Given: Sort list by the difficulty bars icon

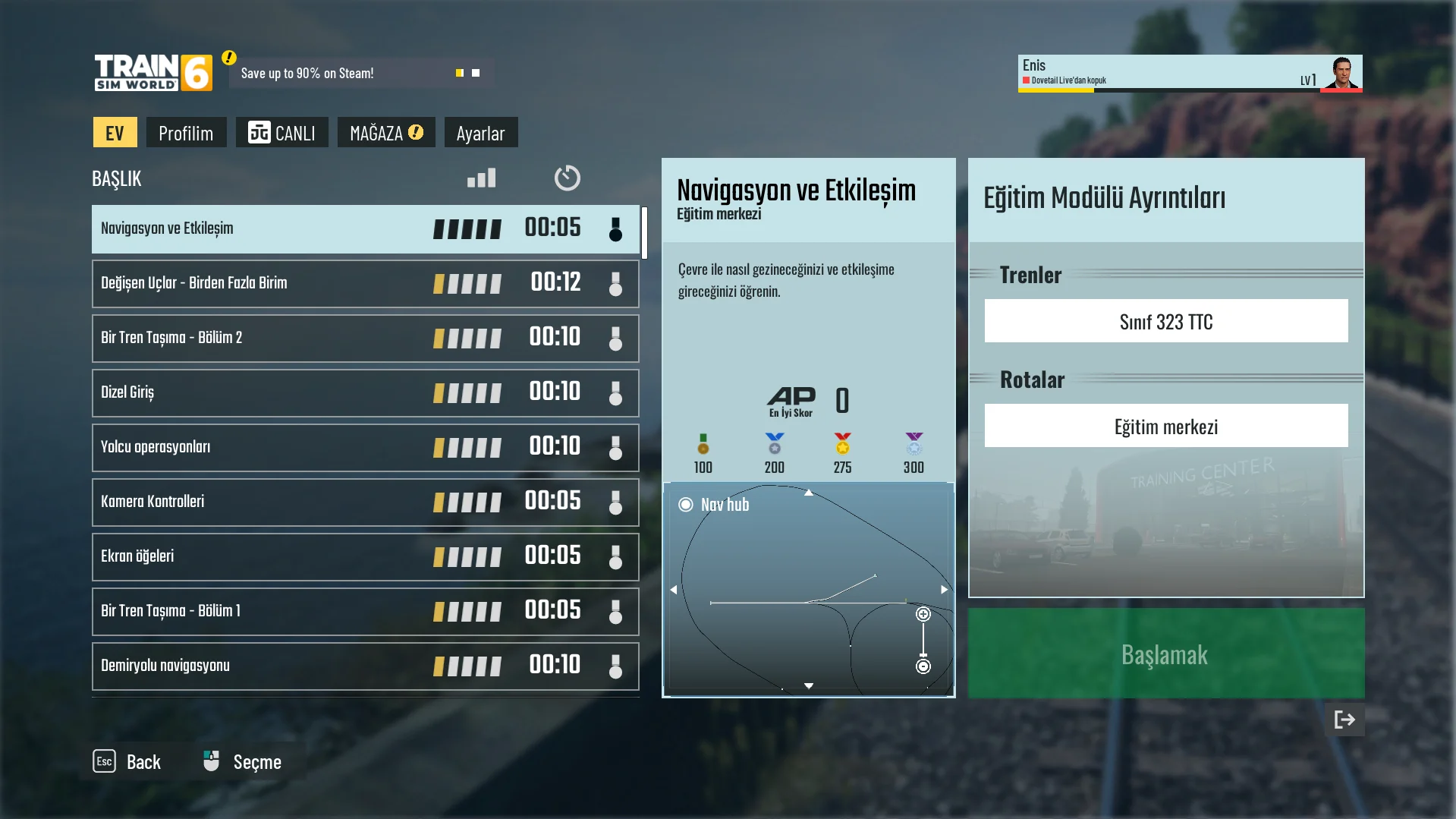Looking at the screenshot, I should pos(481,178).
